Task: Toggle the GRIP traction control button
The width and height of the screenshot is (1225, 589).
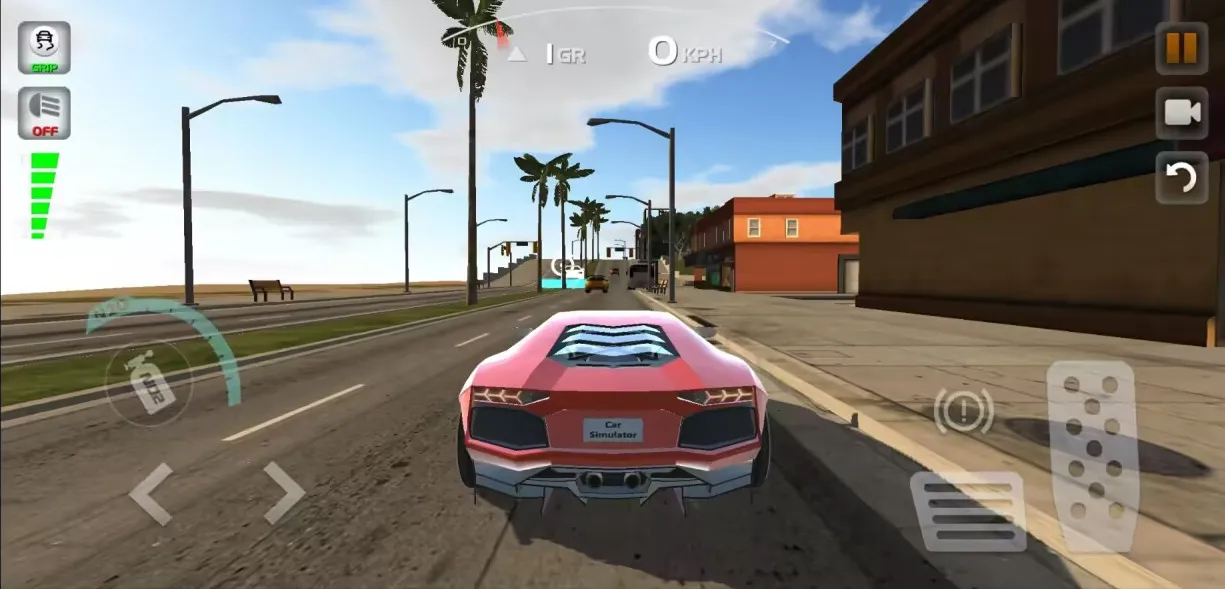Action: (44, 48)
